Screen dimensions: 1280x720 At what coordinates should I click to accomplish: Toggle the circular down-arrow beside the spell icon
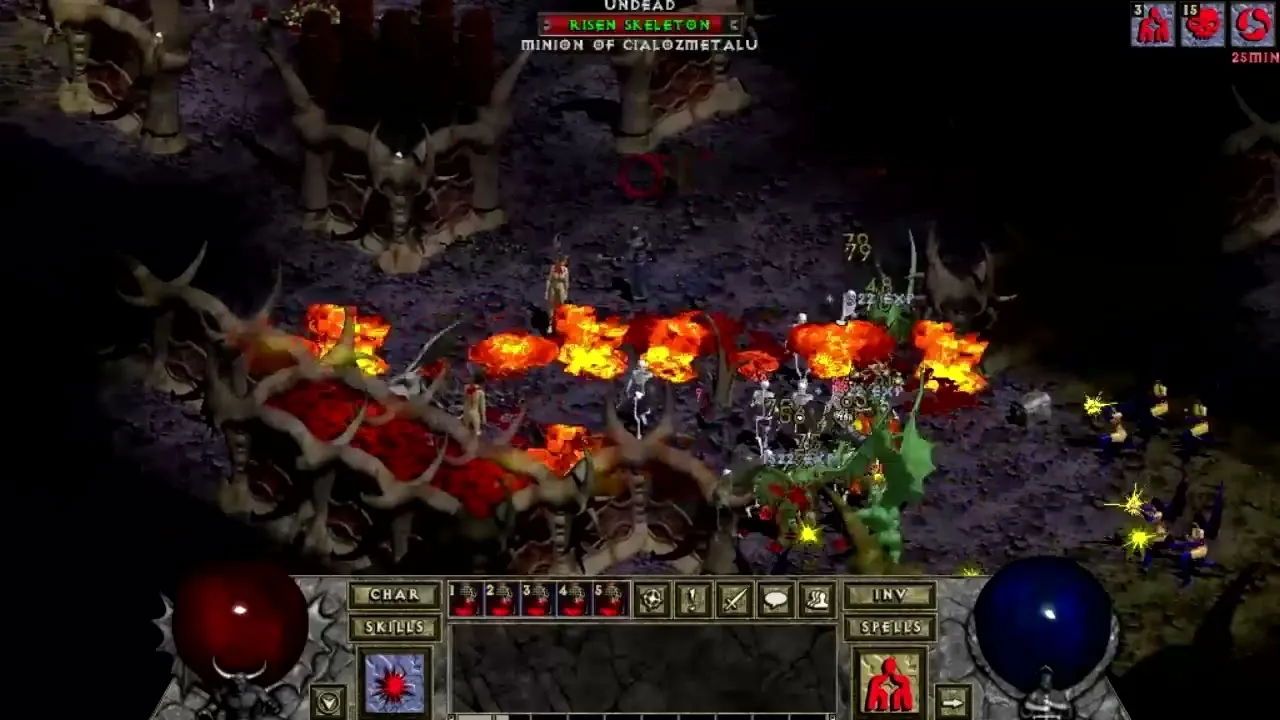[328, 701]
